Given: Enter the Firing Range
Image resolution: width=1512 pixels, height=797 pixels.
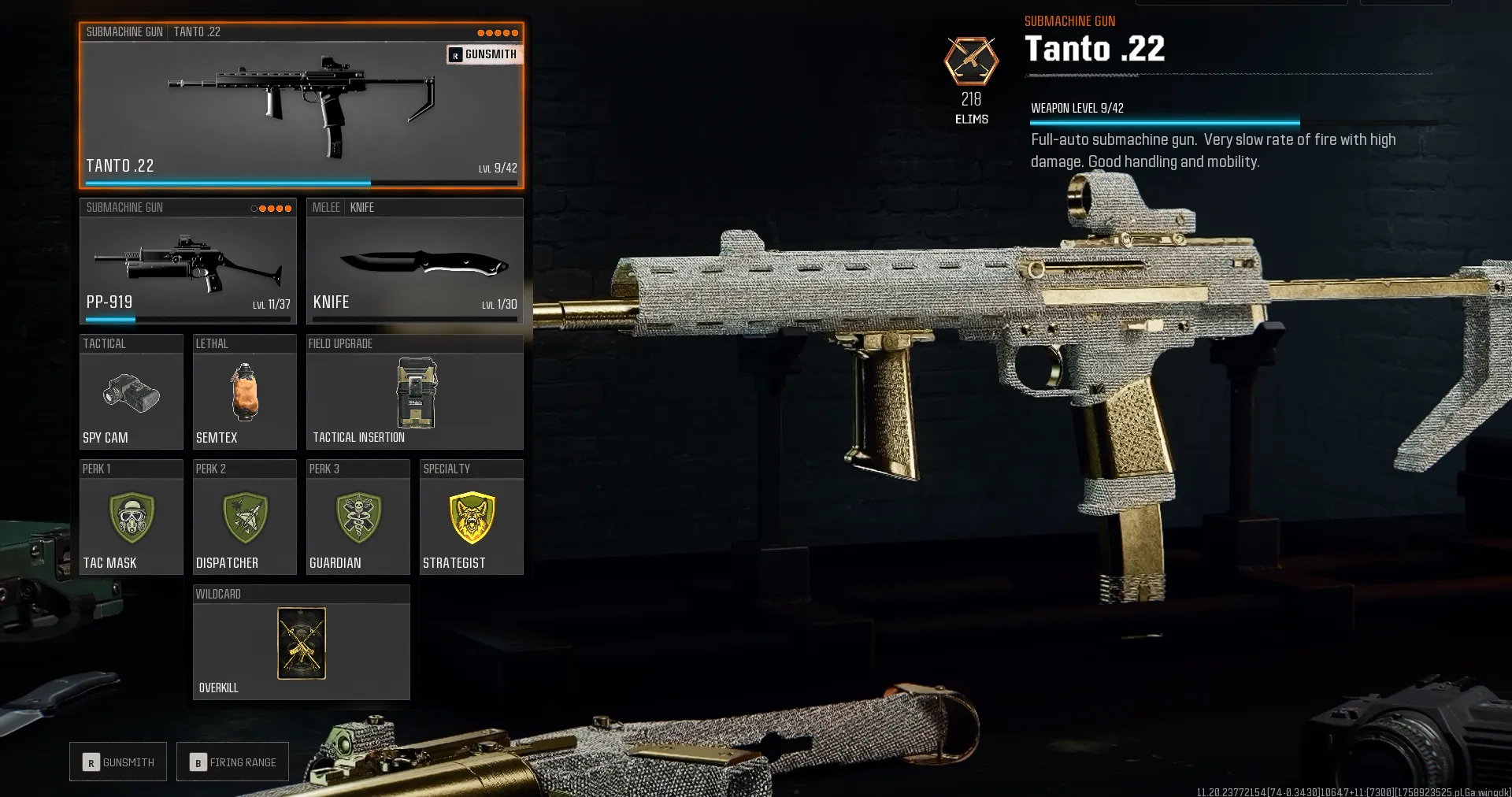Looking at the screenshot, I should pyautogui.click(x=232, y=762).
